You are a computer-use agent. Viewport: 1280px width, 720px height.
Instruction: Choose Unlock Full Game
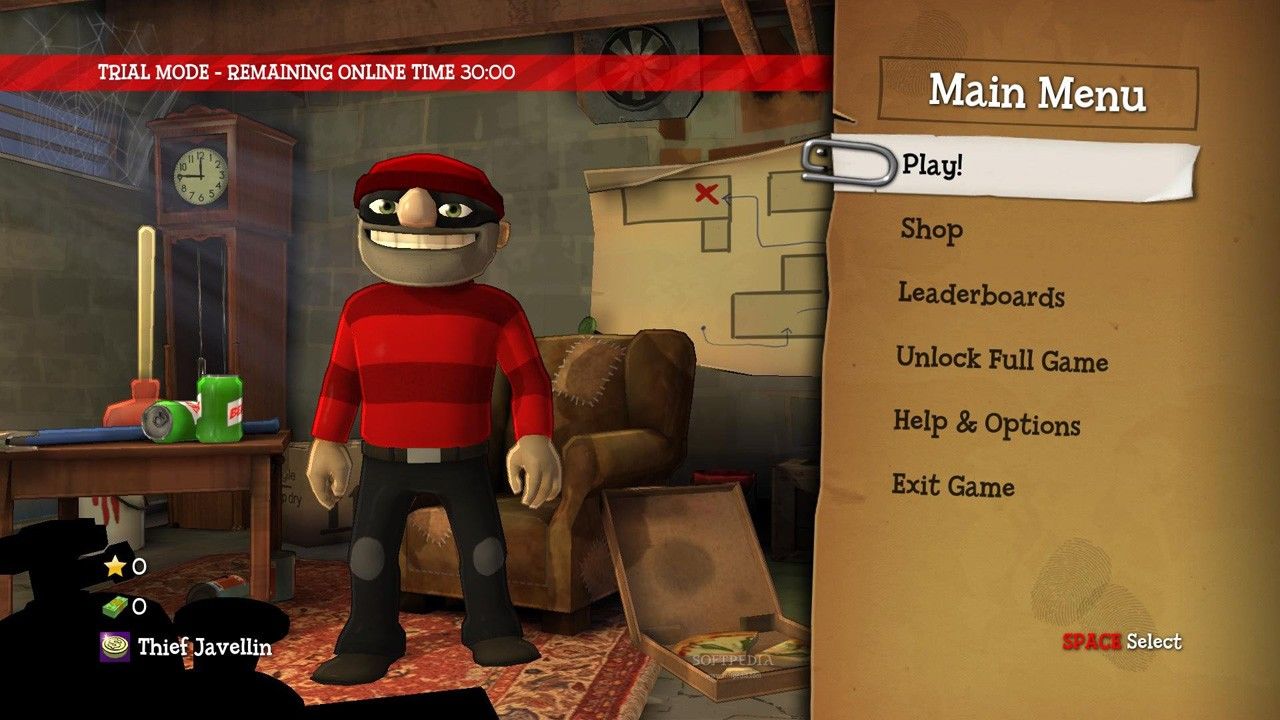1001,359
